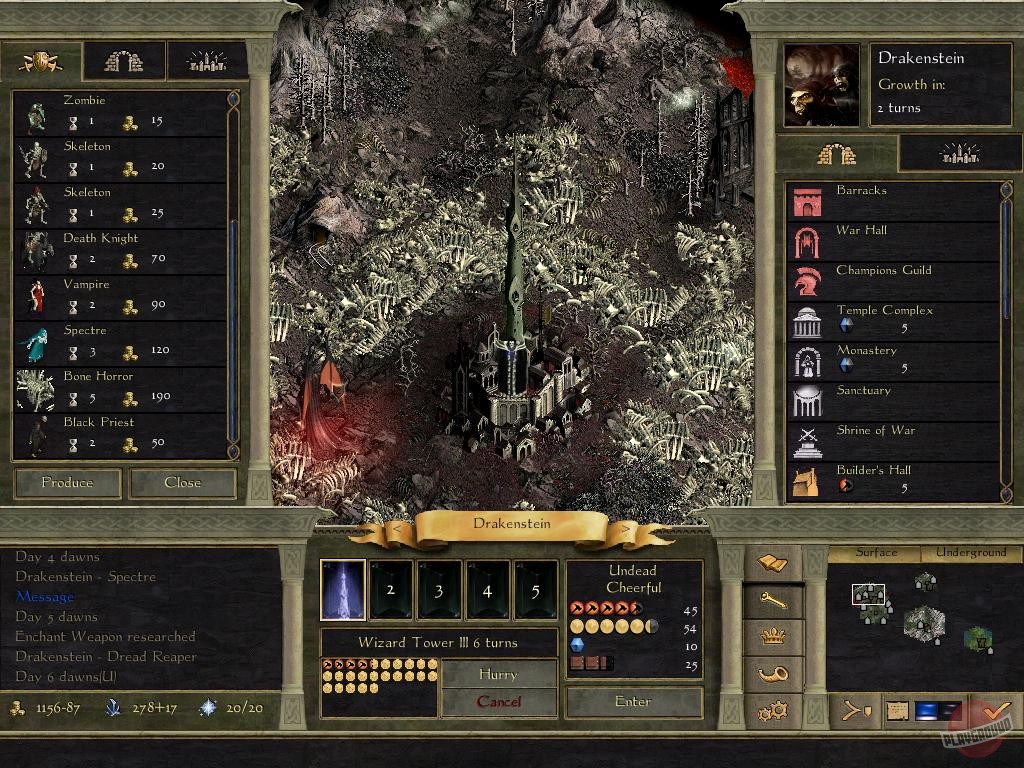Cancel the current production
Image resolution: width=1024 pixels, height=768 pixels.
pyautogui.click(x=498, y=701)
